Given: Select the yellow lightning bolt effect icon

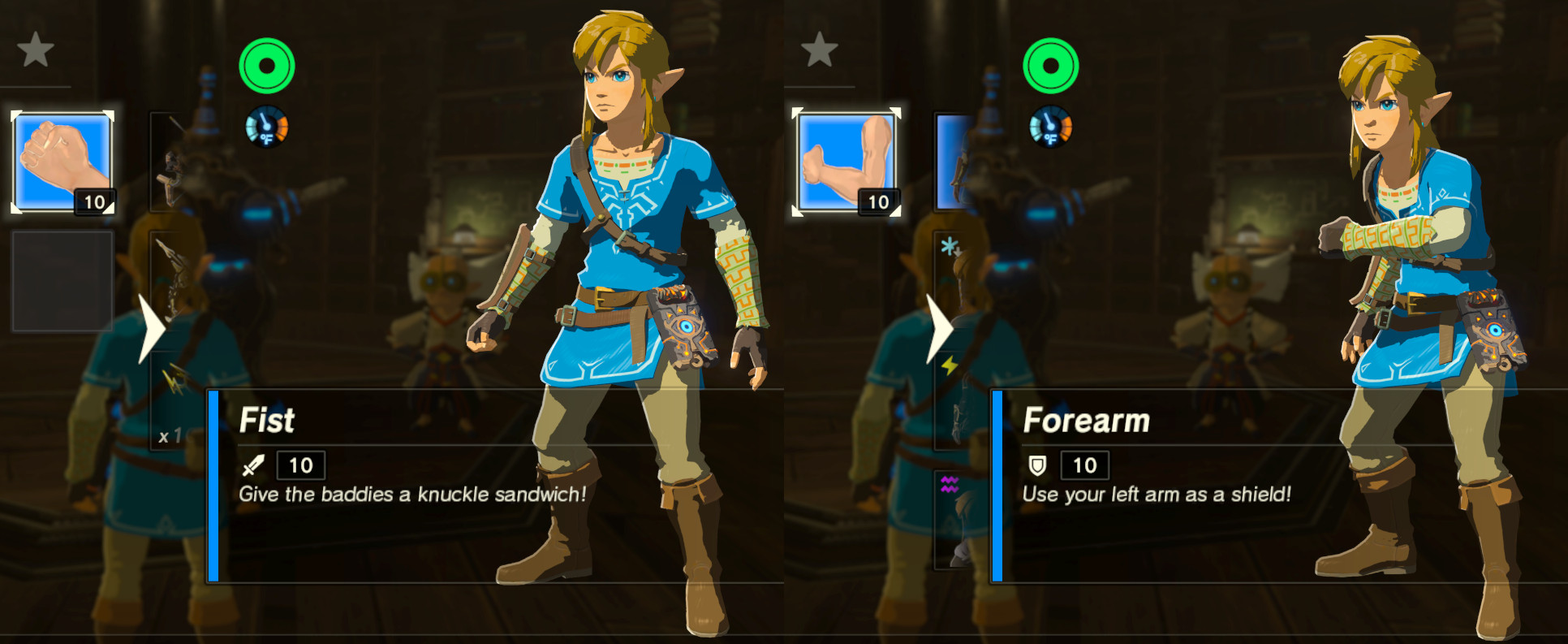Looking at the screenshot, I should point(949,367).
